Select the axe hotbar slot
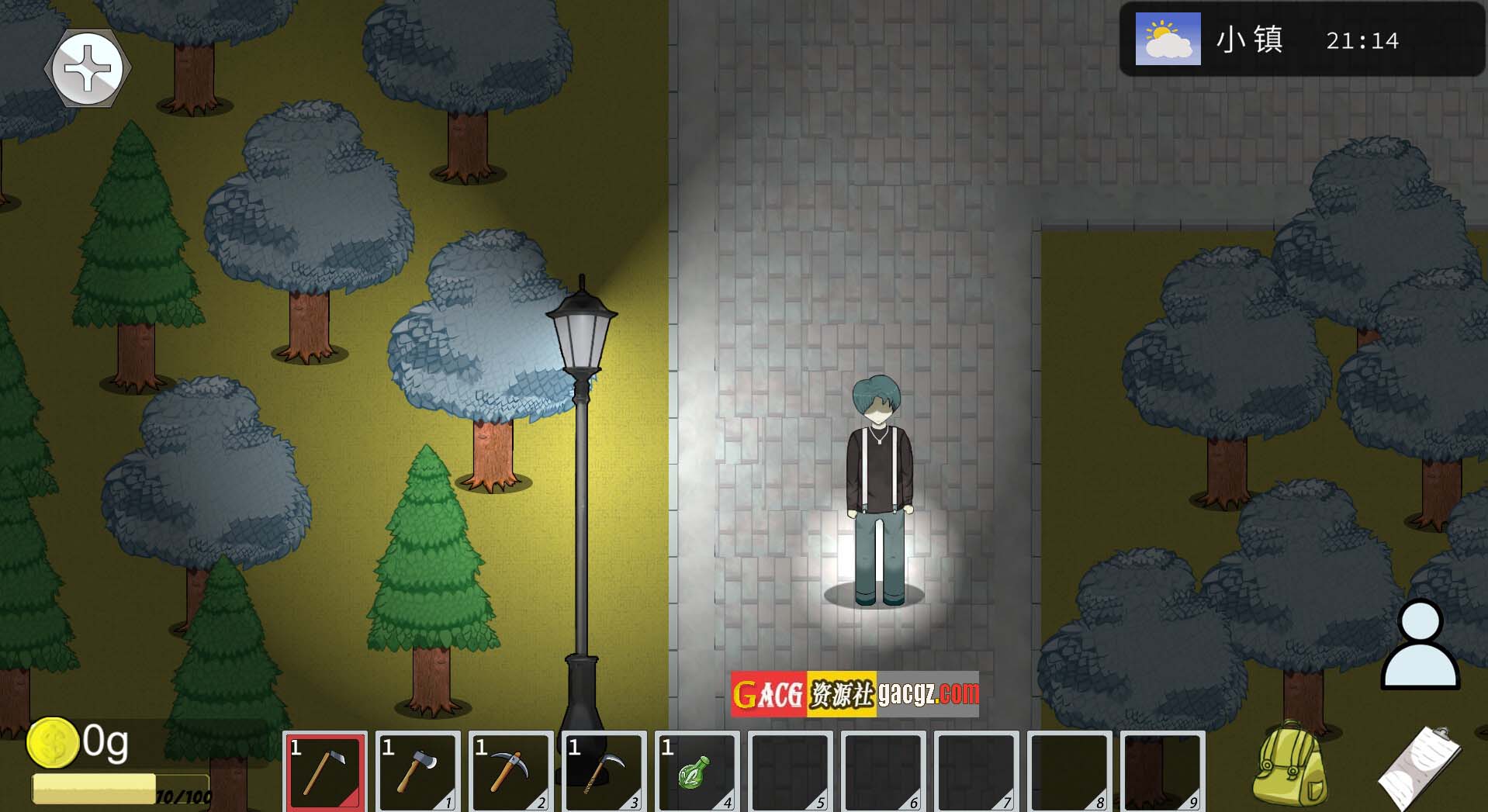Viewport: 1488px width, 812px height. pos(418,772)
